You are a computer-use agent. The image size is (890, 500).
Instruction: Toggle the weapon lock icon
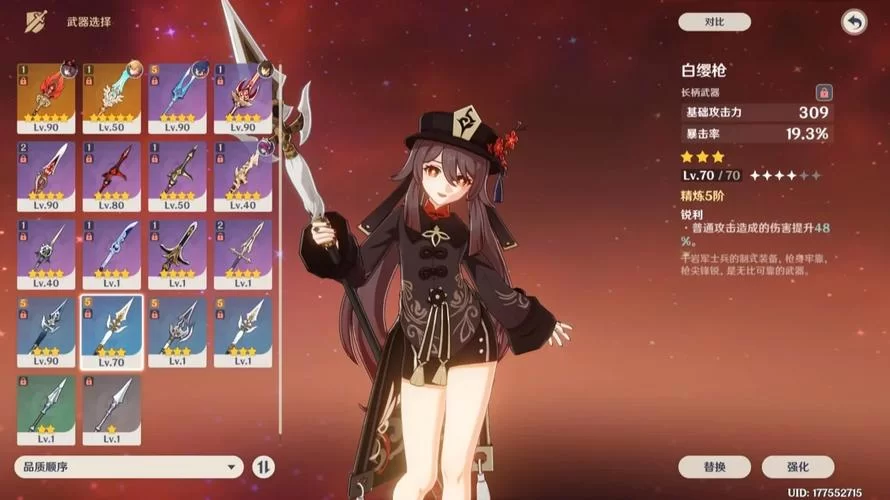click(824, 92)
